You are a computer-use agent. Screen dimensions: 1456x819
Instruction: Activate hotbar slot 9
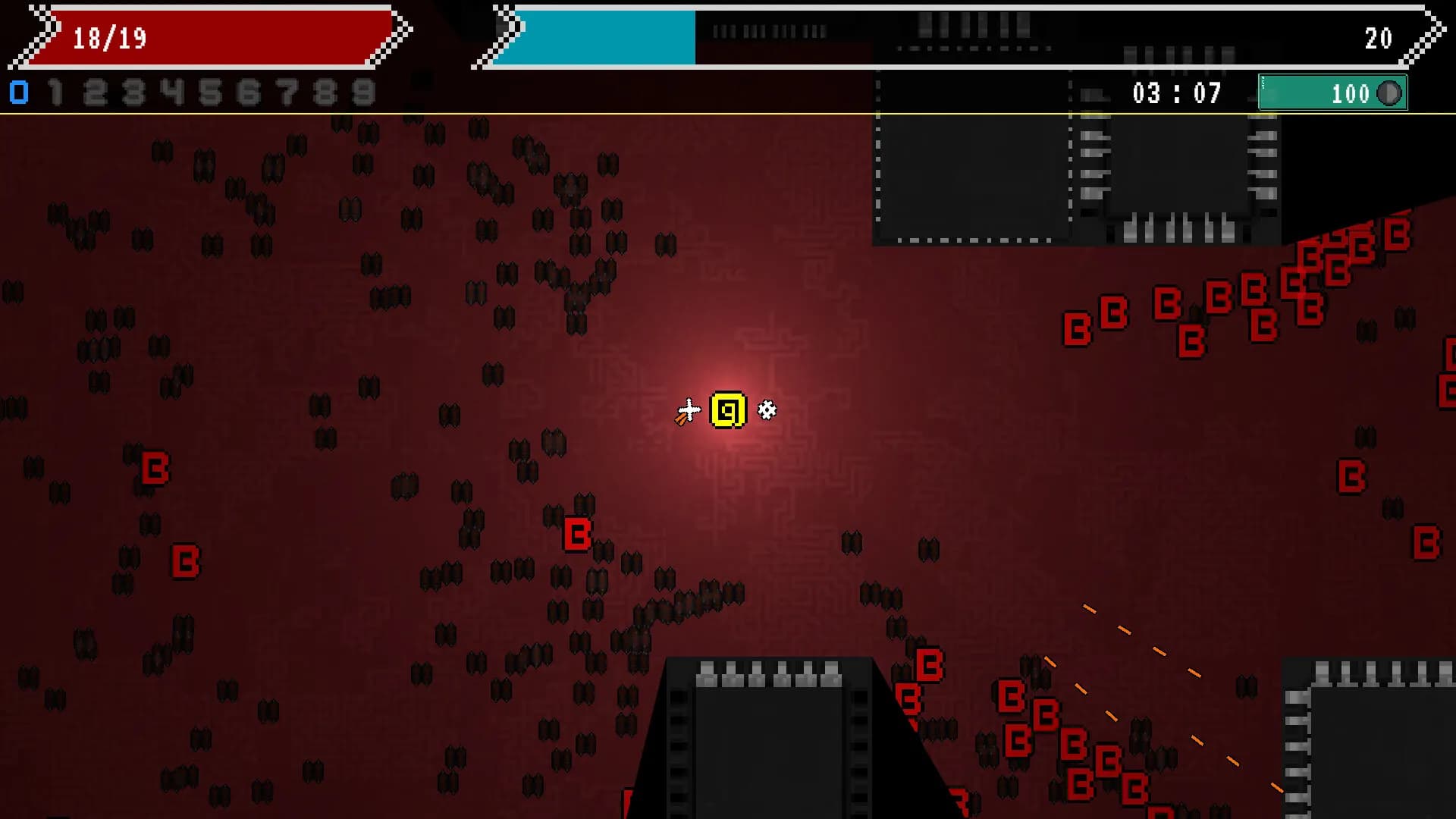pyautogui.click(x=363, y=93)
